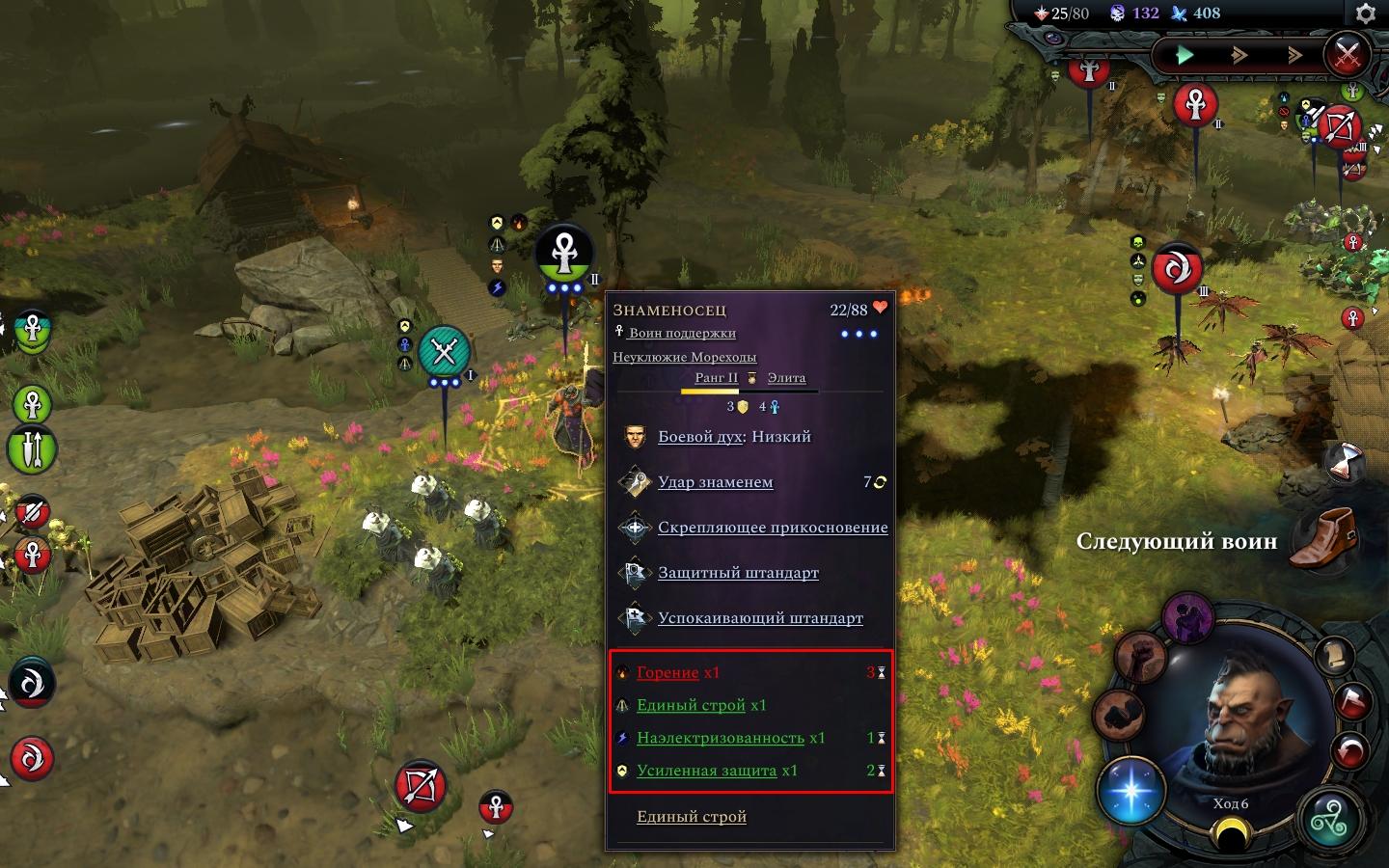The height and width of the screenshot is (868, 1389).
Task: Click the hourglass wait button
Action: (x=1342, y=463)
